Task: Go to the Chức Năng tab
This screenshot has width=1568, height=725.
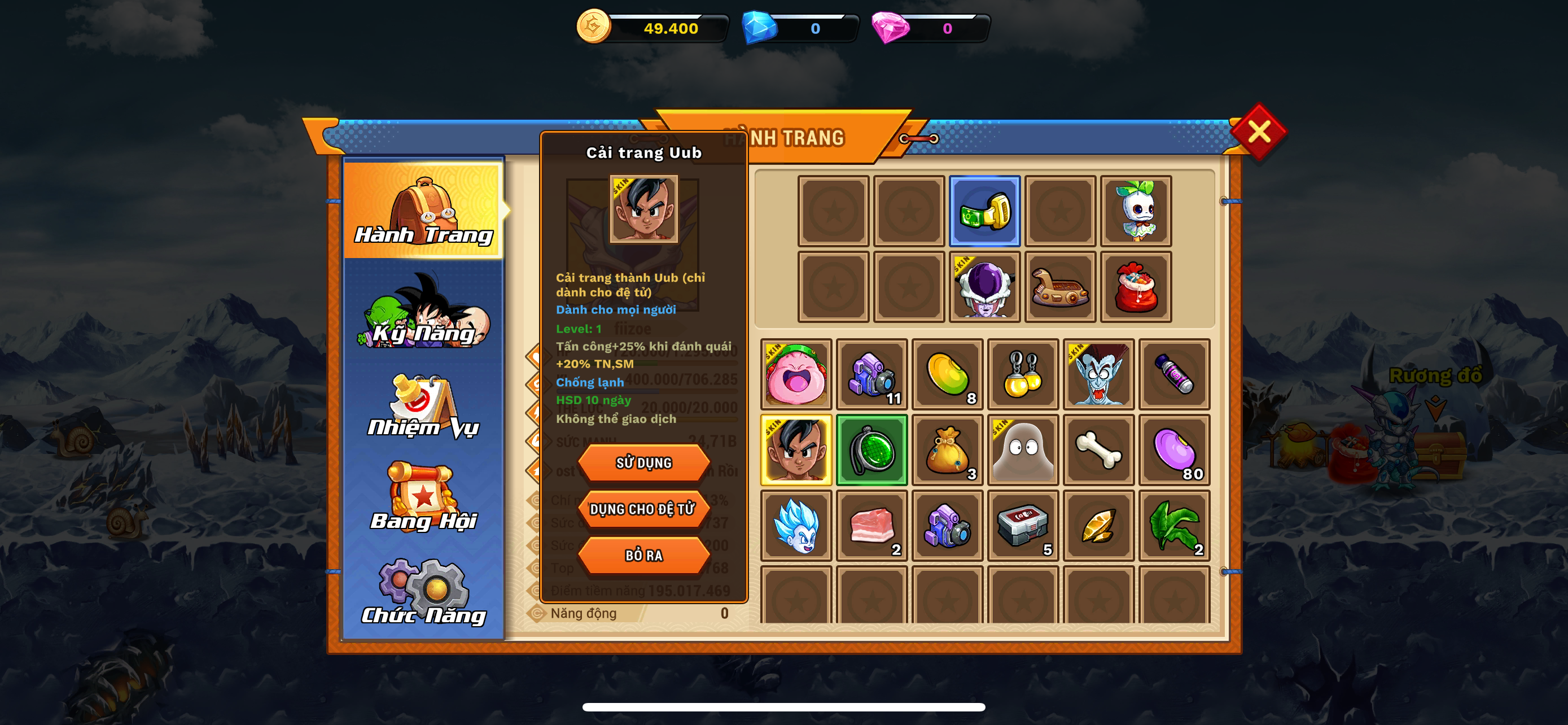Action: (x=424, y=593)
